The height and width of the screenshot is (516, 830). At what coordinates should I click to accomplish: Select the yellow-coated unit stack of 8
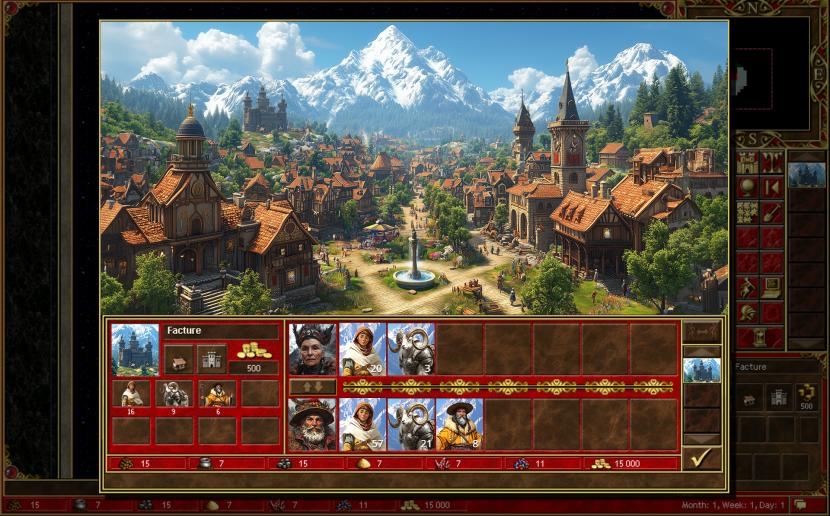459,424
